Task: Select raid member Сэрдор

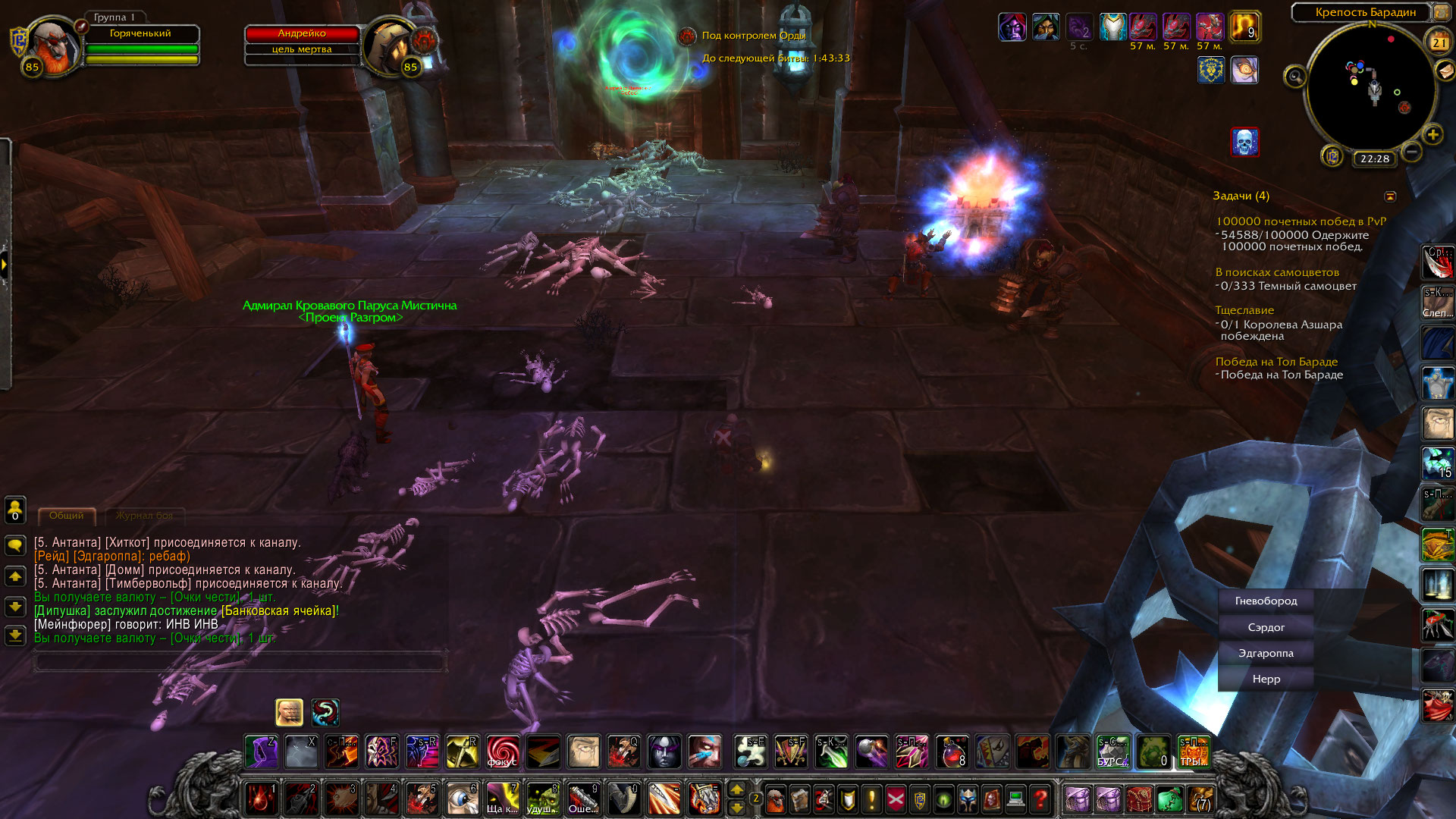Action: pos(1266,627)
